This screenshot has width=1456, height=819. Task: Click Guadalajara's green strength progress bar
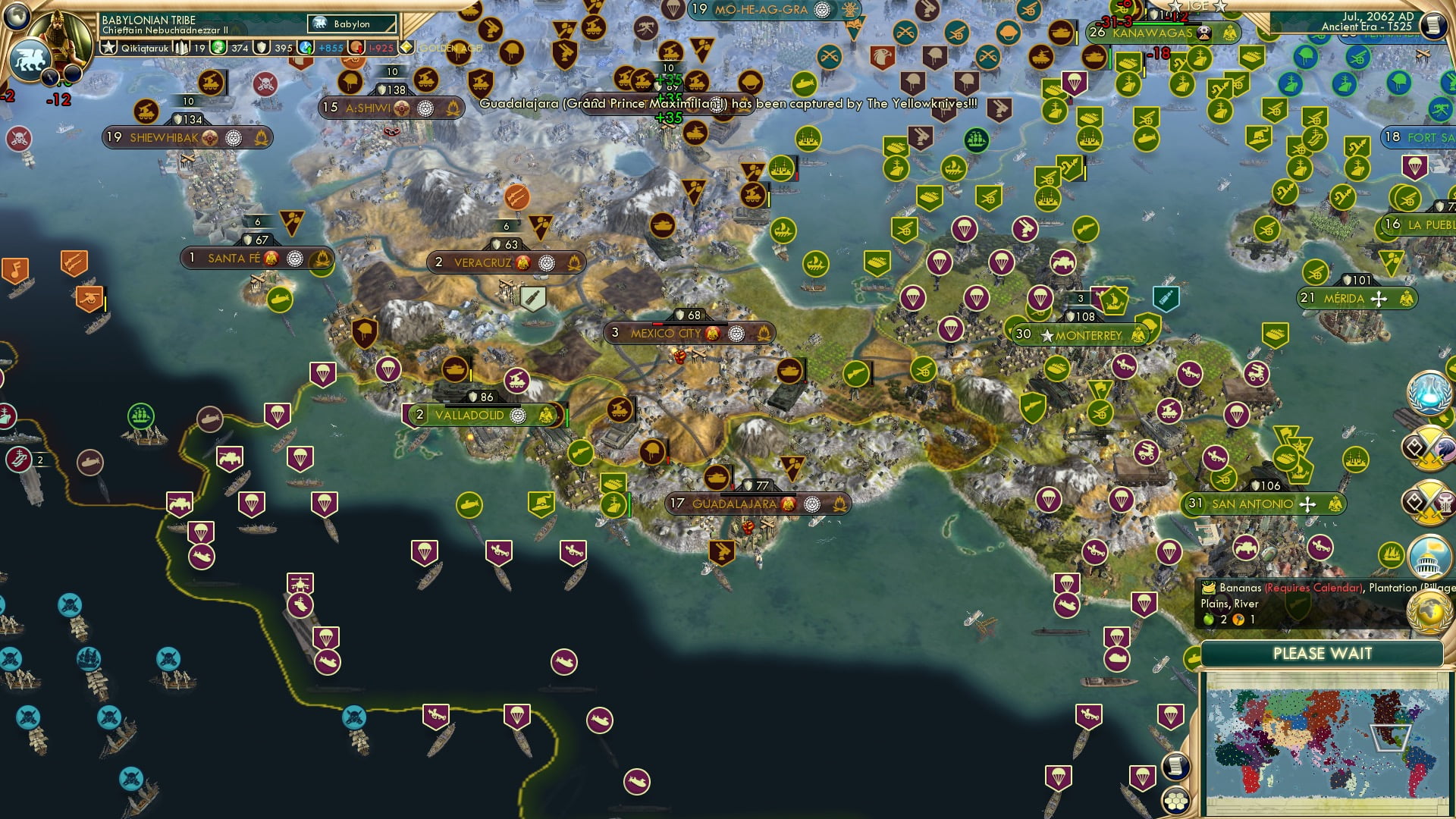[x=628, y=504]
